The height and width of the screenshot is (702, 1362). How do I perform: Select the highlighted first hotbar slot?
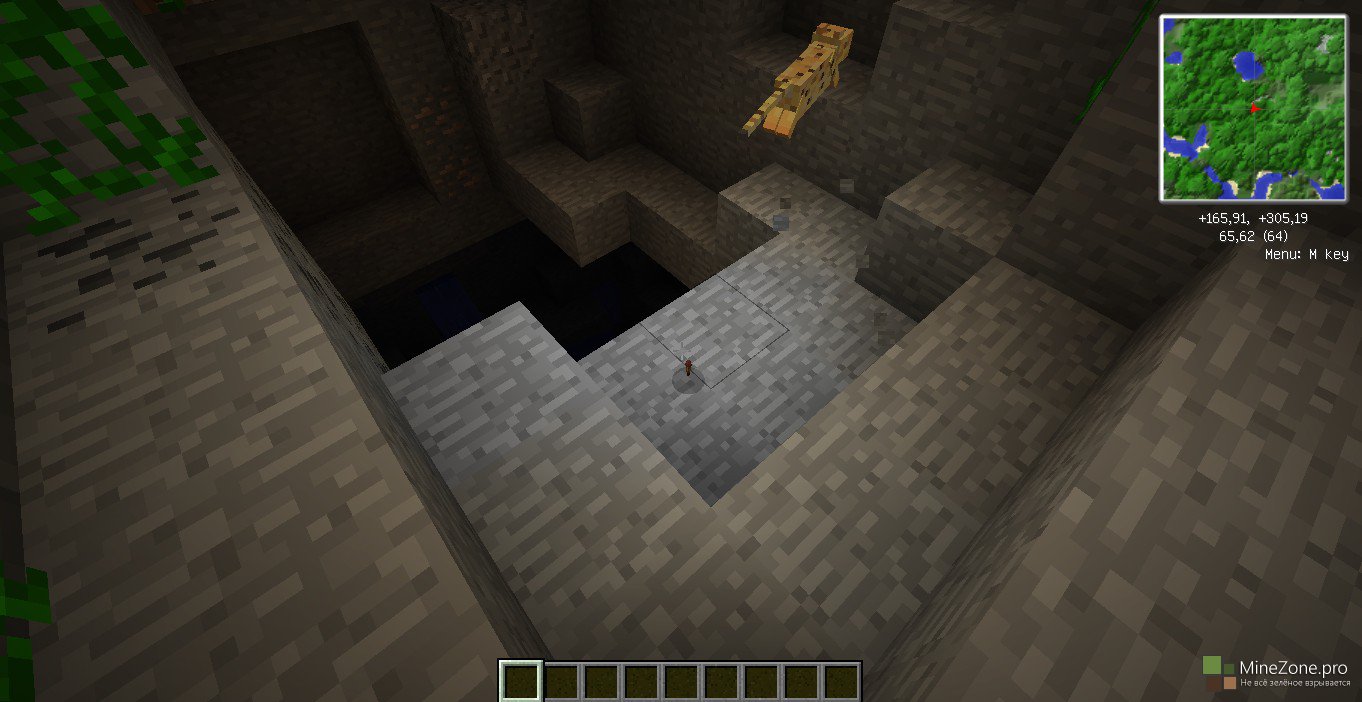click(521, 681)
